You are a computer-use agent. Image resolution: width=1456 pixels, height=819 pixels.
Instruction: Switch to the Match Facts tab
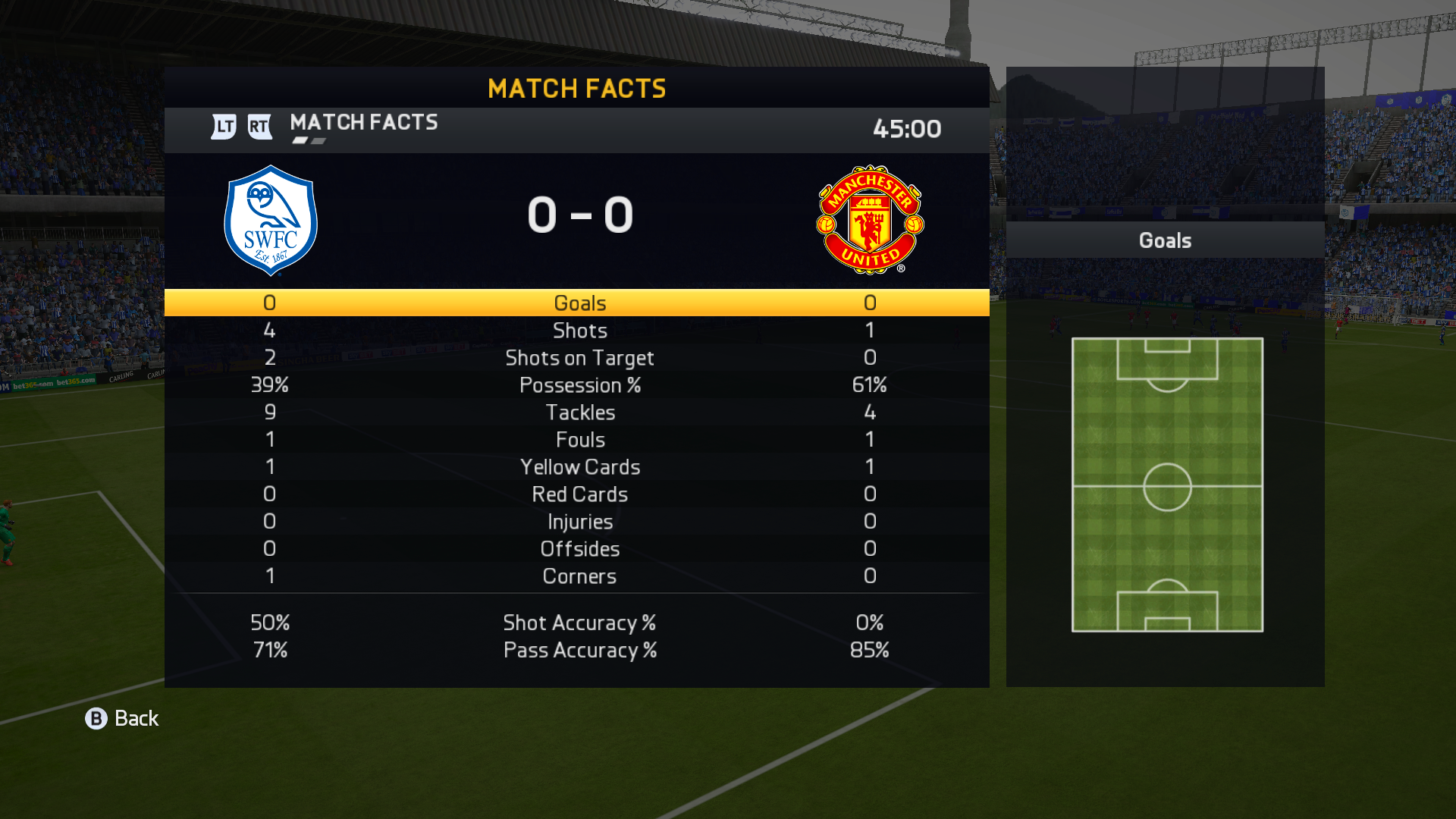click(363, 123)
